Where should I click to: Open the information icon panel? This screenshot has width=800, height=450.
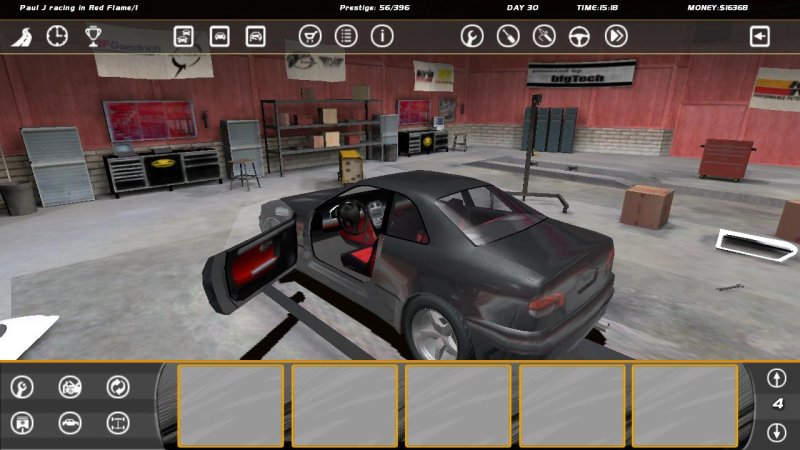[x=382, y=37]
